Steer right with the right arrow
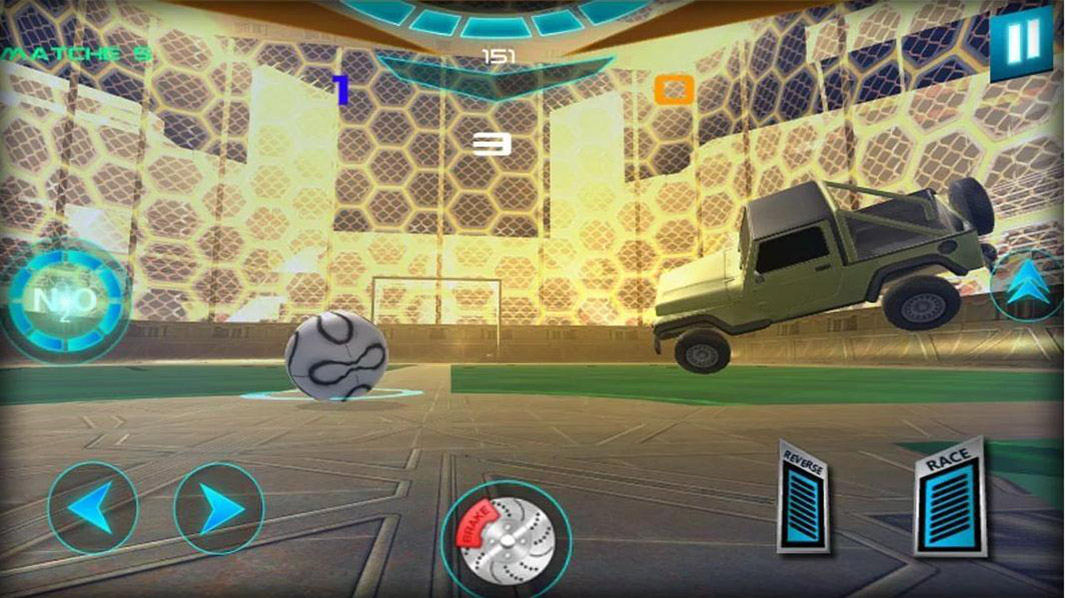1065x598 pixels. (x=218, y=509)
